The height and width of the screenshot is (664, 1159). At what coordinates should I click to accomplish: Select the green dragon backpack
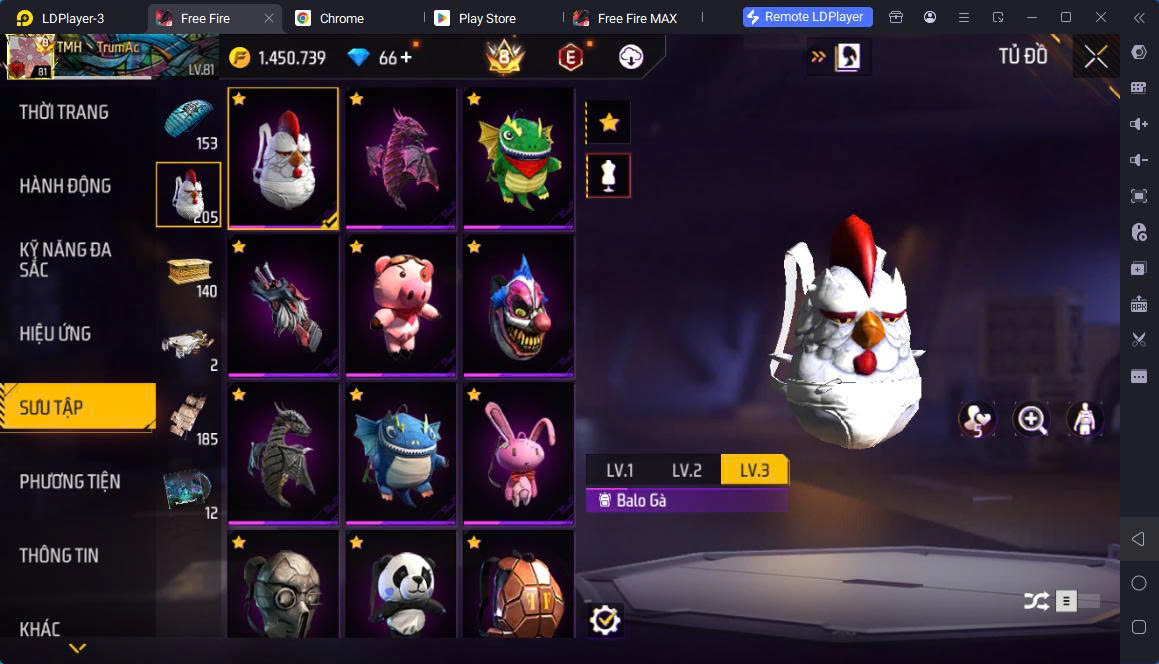pos(518,157)
